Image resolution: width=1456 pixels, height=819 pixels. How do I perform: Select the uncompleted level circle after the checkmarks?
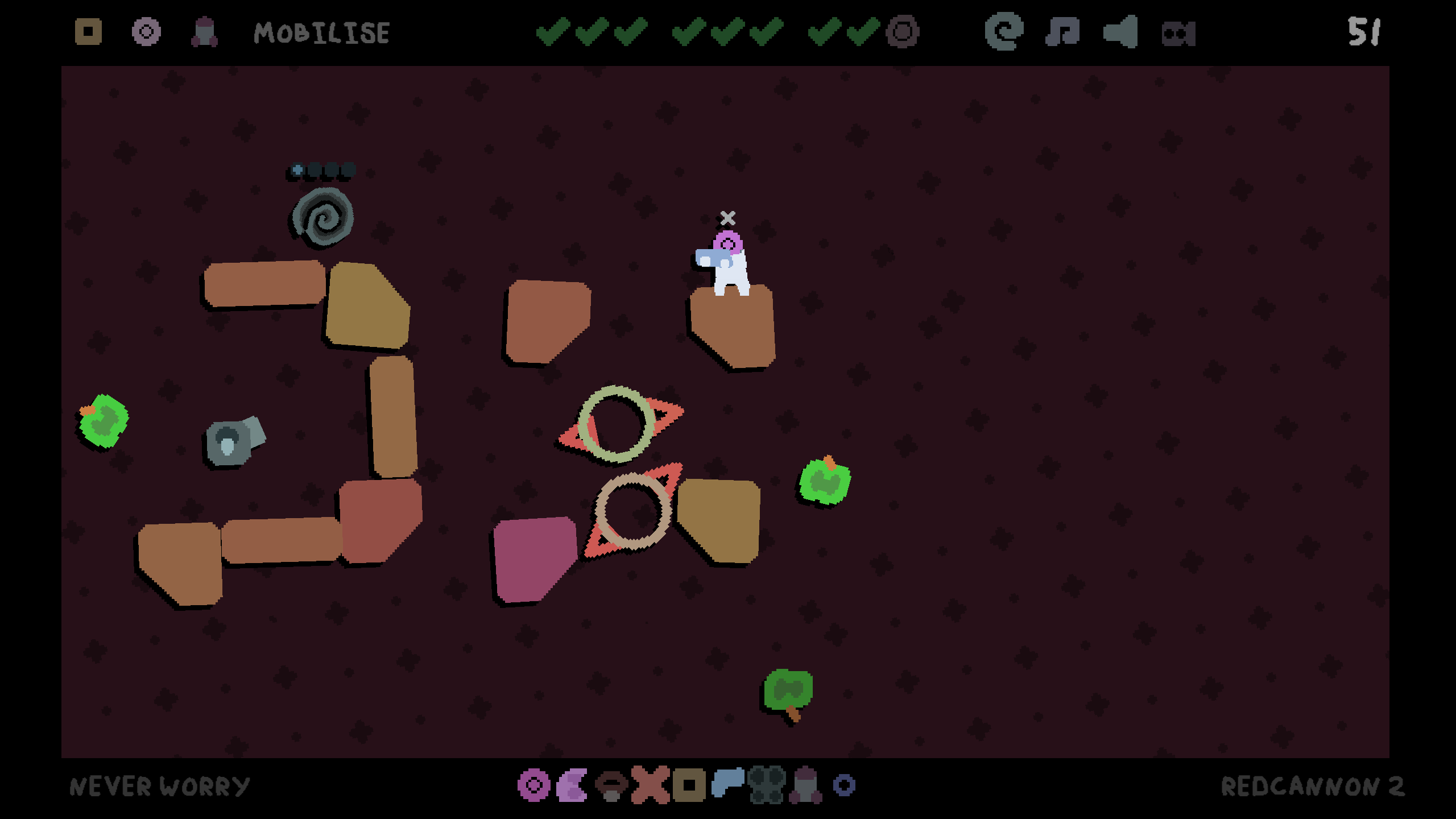click(903, 32)
